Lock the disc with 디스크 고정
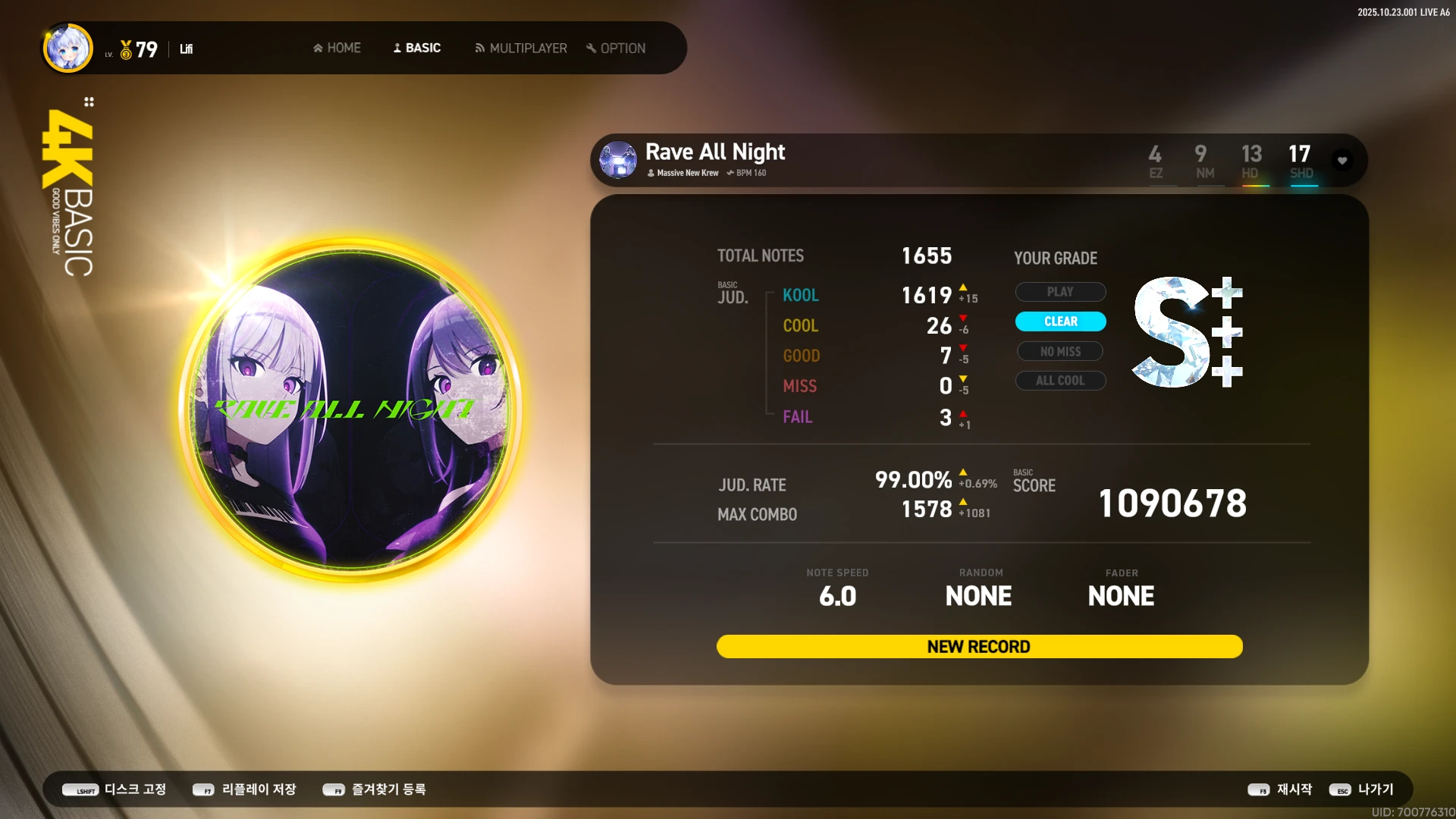The image size is (1456, 819). [115, 789]
